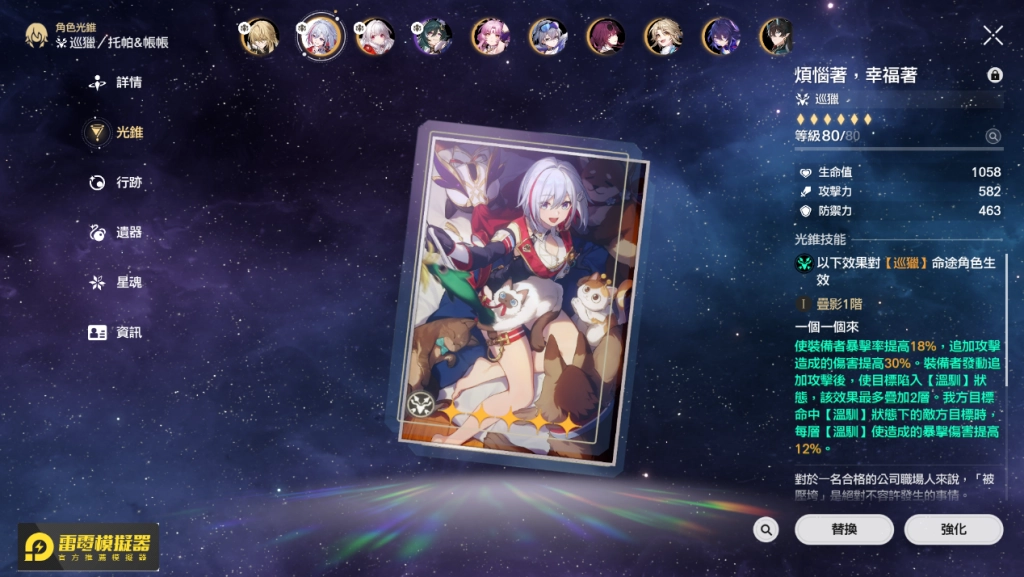Show the 資訊 character info page

(117, 333)
